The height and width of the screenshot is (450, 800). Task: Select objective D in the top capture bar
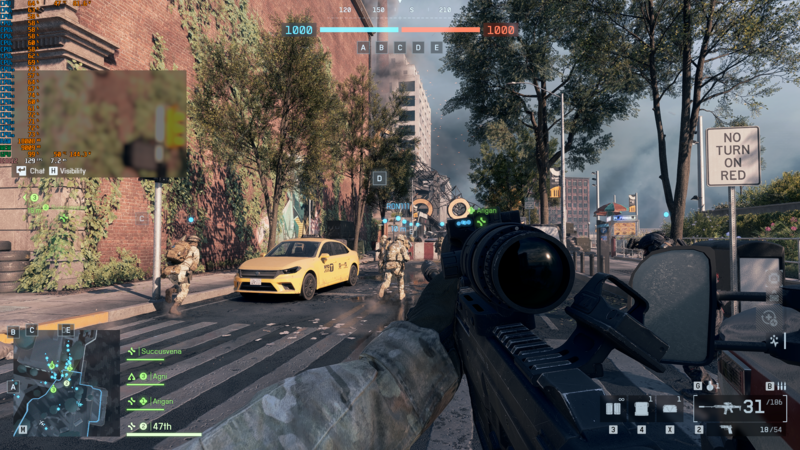coord(417,47)
